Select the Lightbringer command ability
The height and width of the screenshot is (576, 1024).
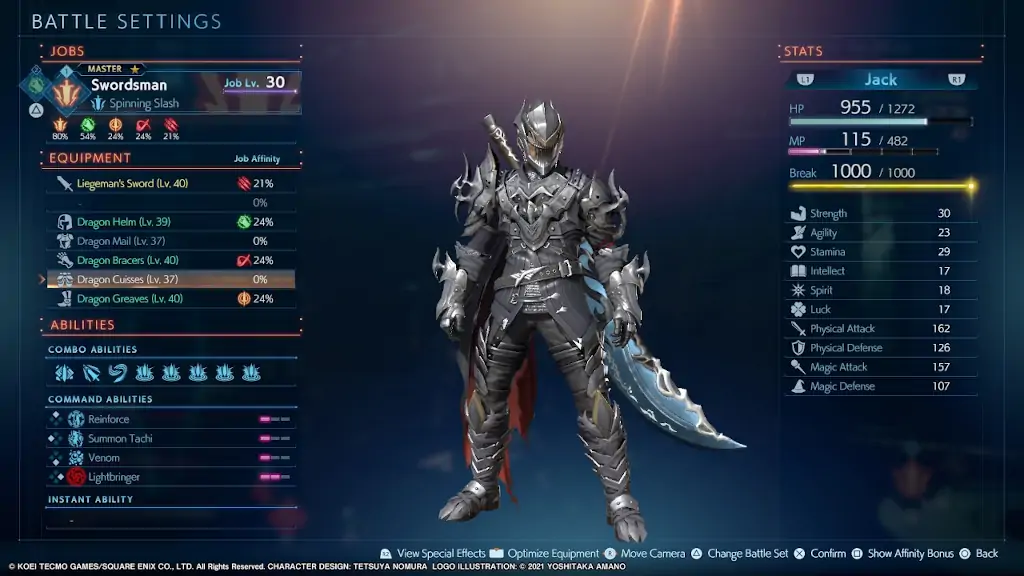tap(113, 478)
